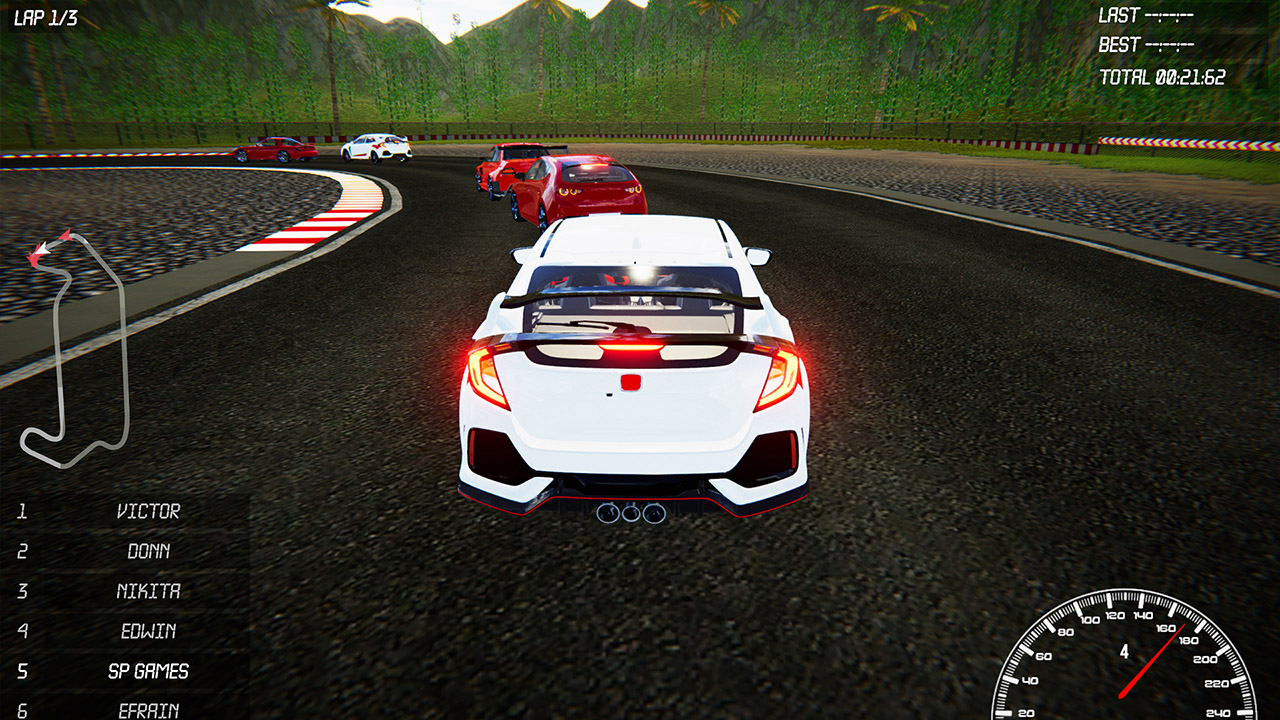Select NIKITA in the standings list
The image size is (1280, 720).
click(150, 591)
